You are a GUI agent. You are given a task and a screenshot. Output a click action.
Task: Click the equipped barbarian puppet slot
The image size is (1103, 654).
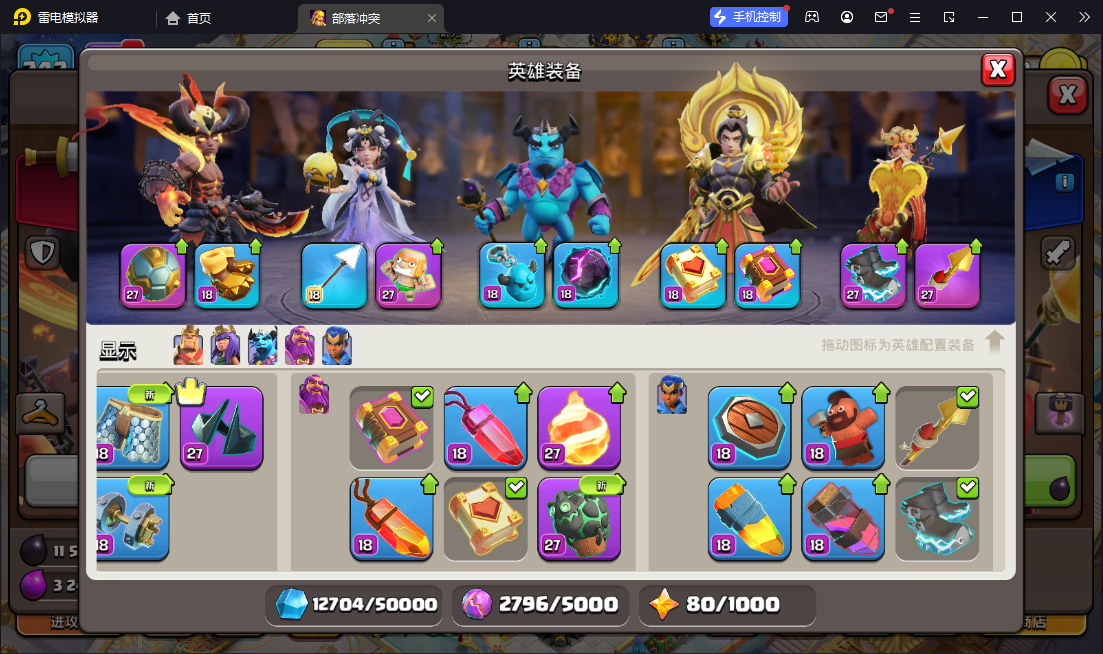(x=408, y=275)
